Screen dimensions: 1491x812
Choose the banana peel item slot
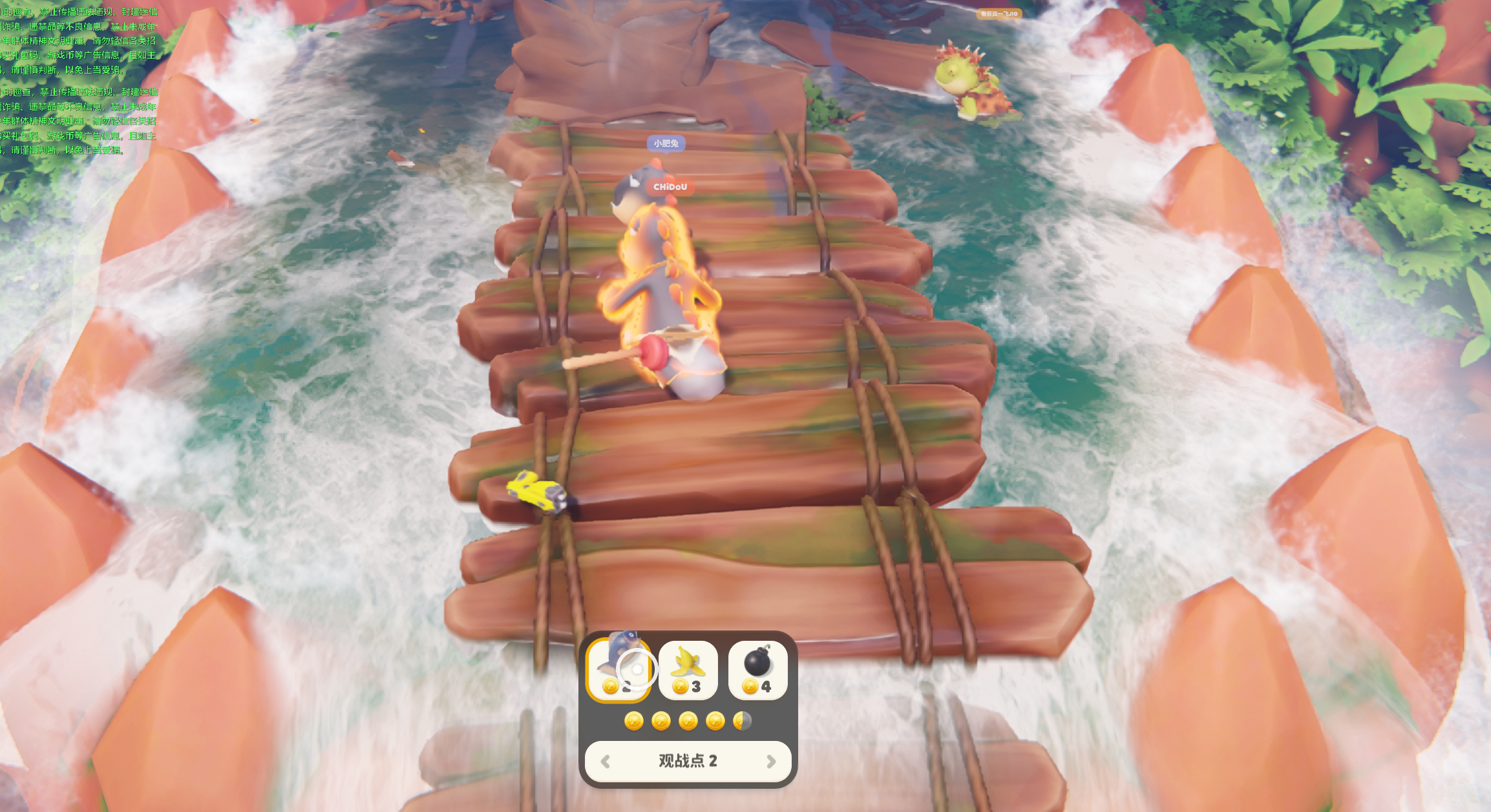tap(688, 670)
